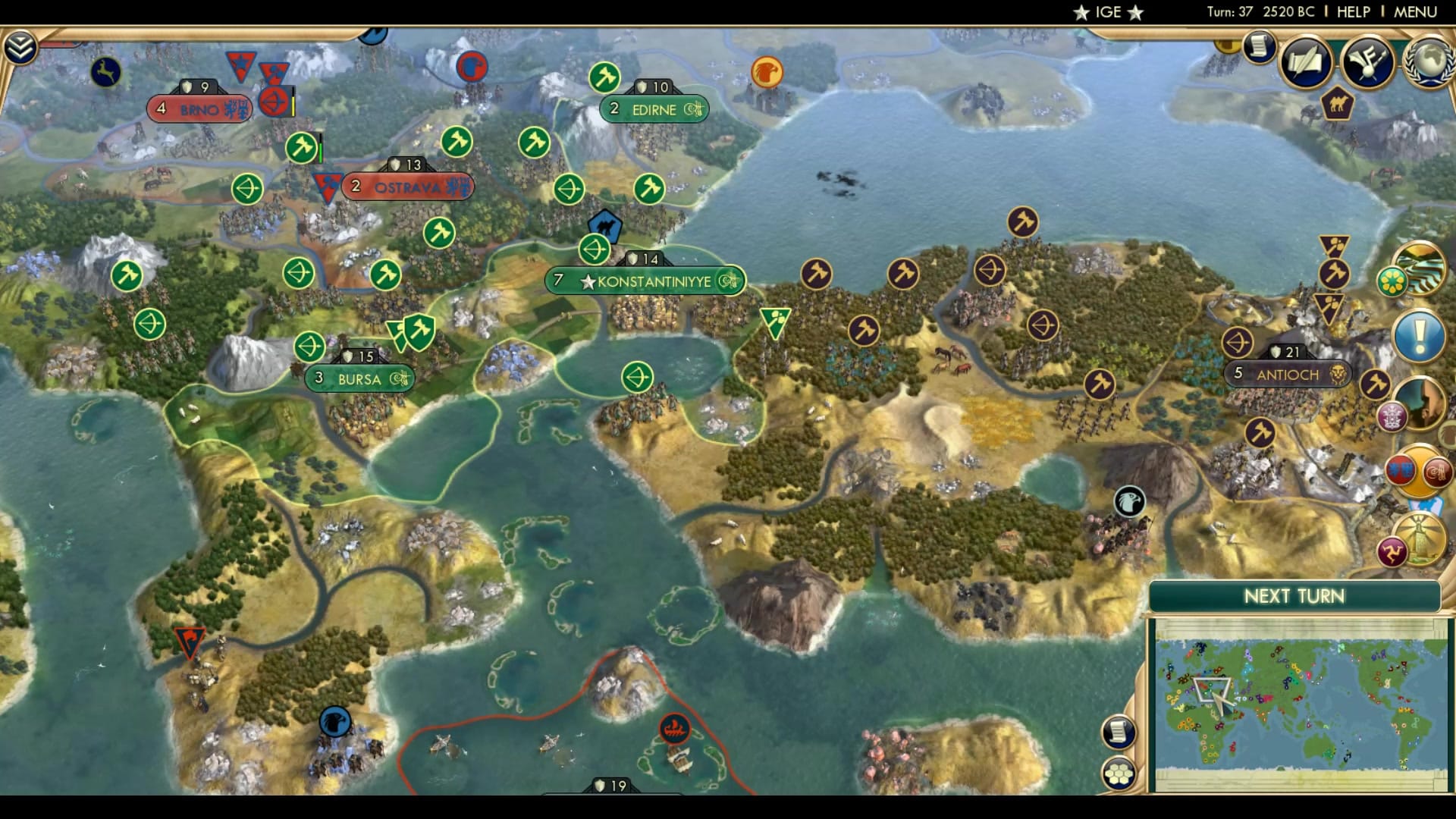
Task: Open the IGE editor via the starred label
Action: click(1107, 11)
